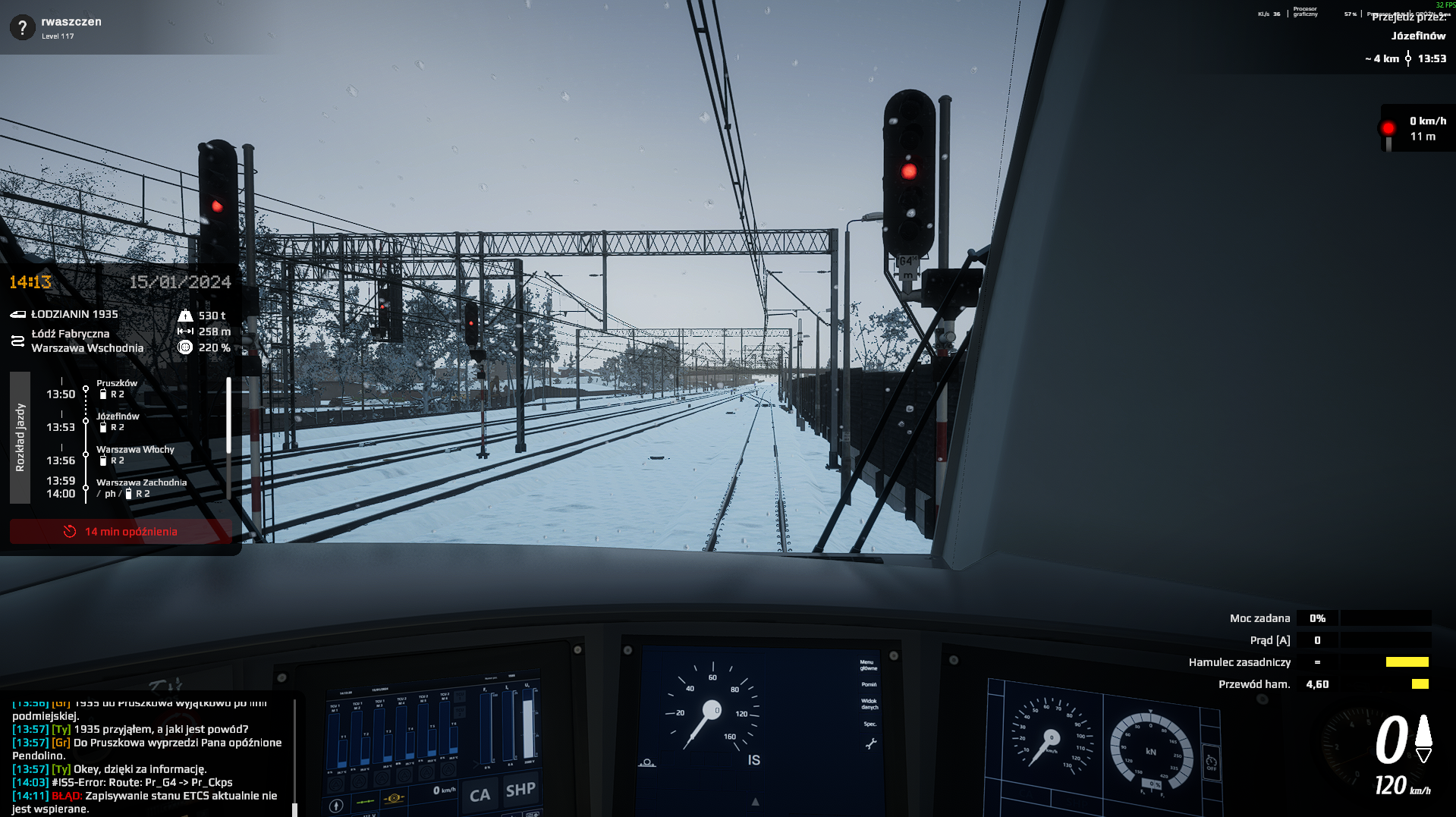Image resolution: width=1456 pixels, height=817 pixels.
Task: Open the chat message log
Action: tap(148, 756)
